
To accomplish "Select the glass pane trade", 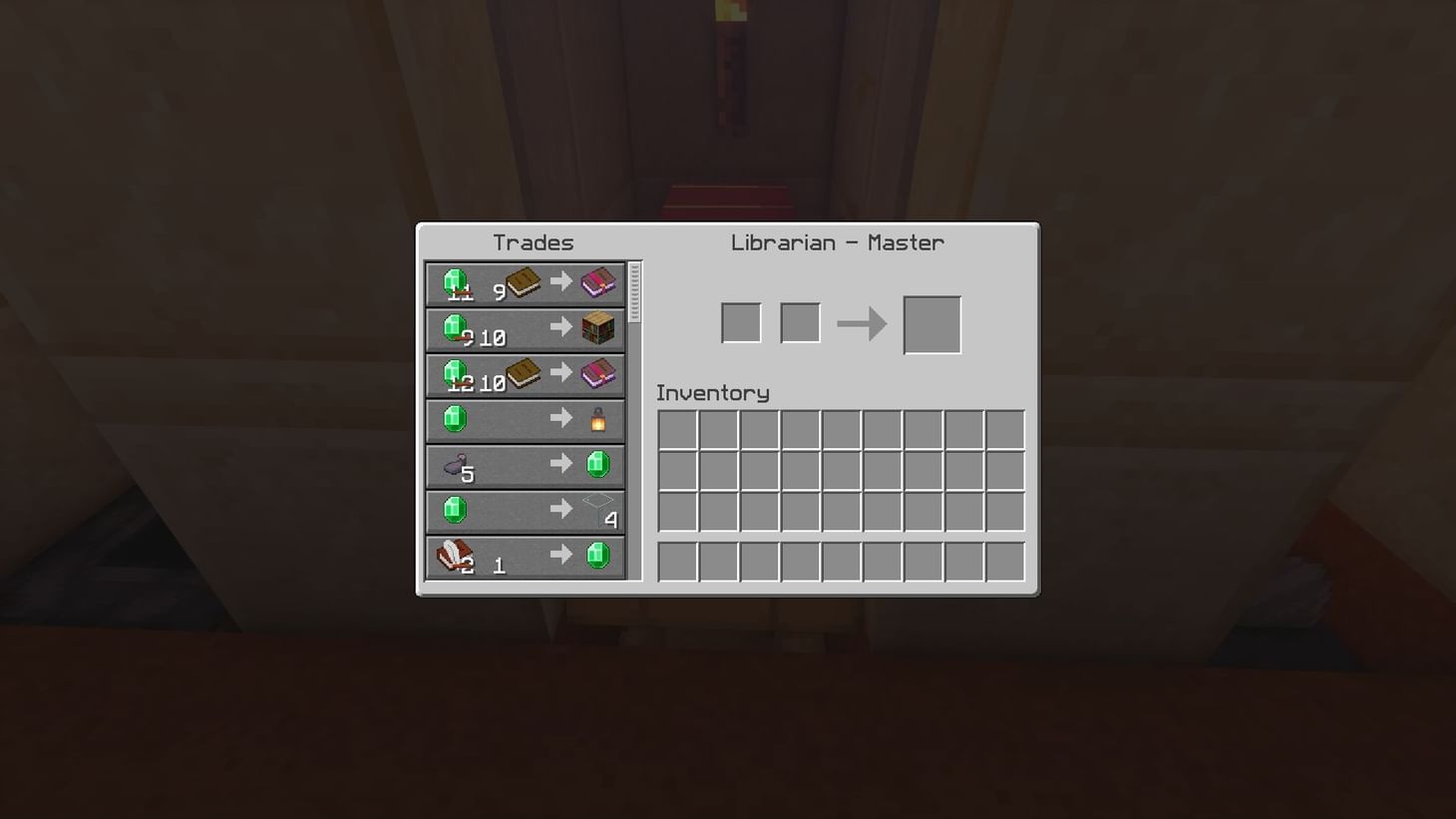I will click(525, 510).
